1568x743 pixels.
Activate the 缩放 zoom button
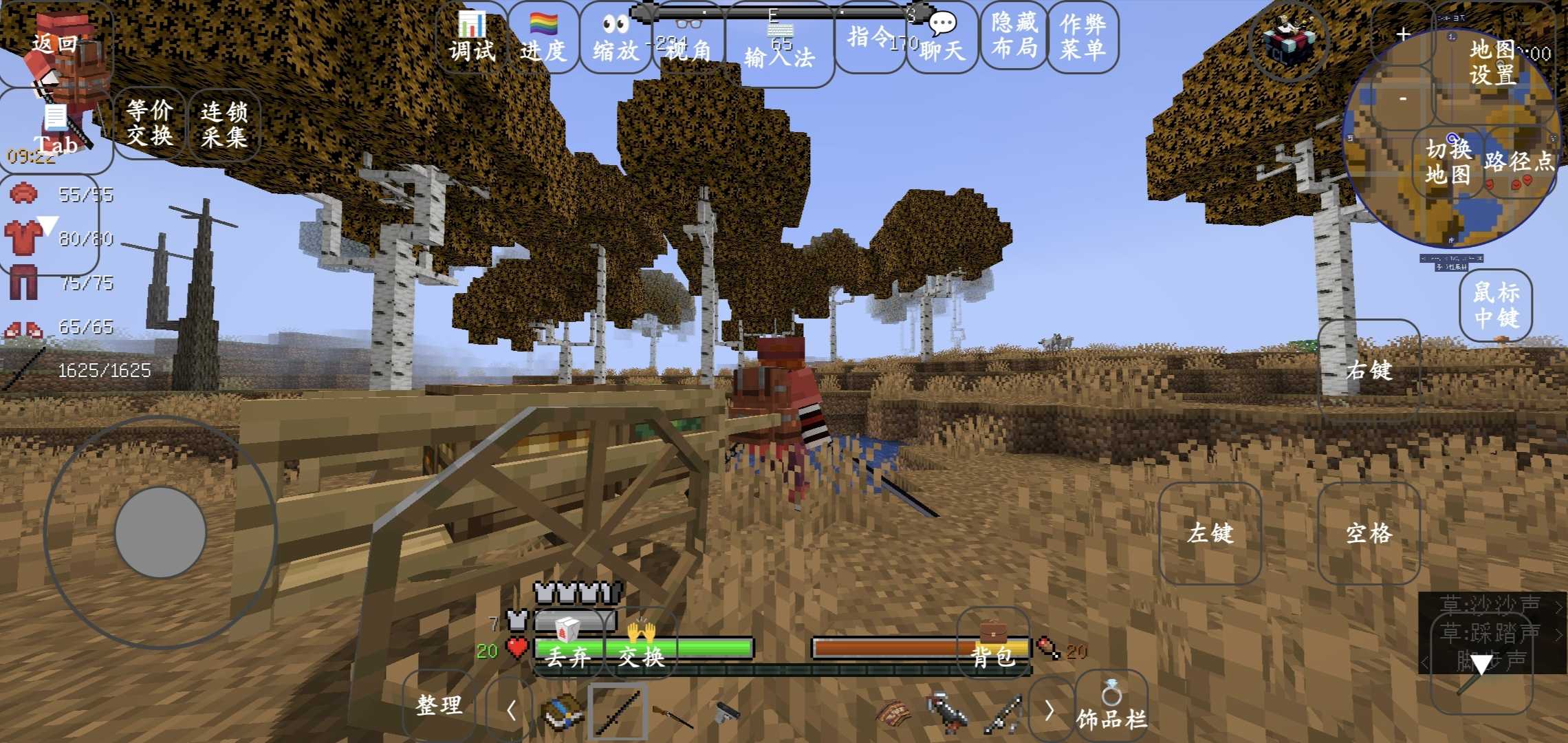pos(616,39)
